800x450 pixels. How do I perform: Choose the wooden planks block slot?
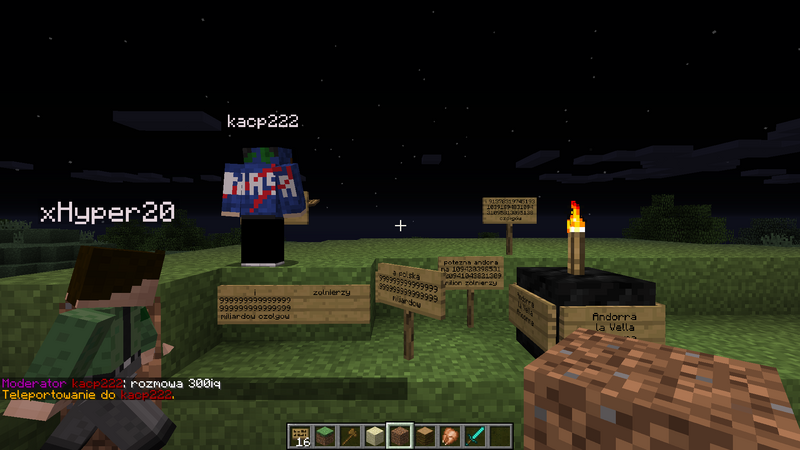coord(425,435)
